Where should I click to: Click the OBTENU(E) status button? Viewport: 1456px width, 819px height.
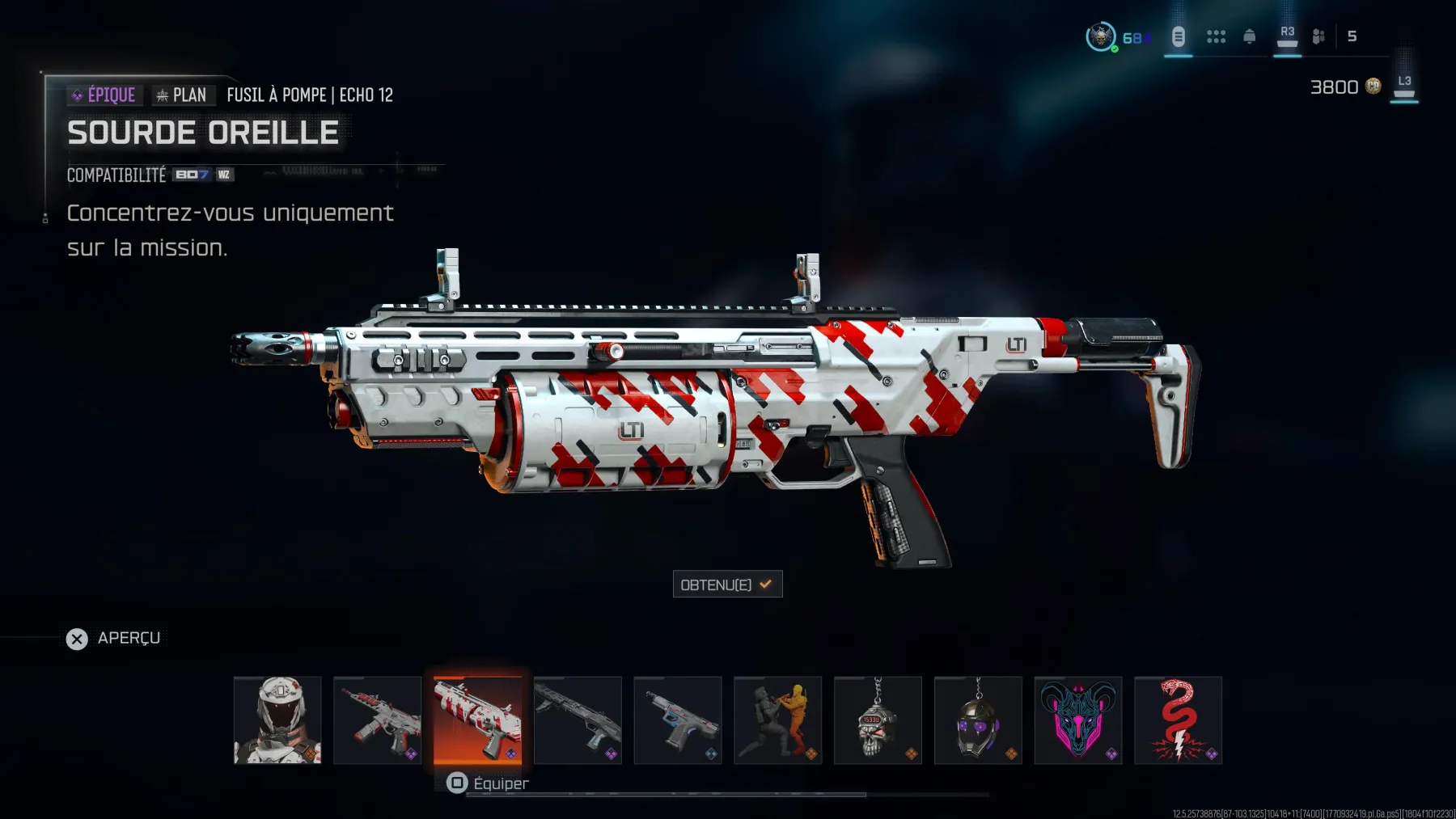727,584
